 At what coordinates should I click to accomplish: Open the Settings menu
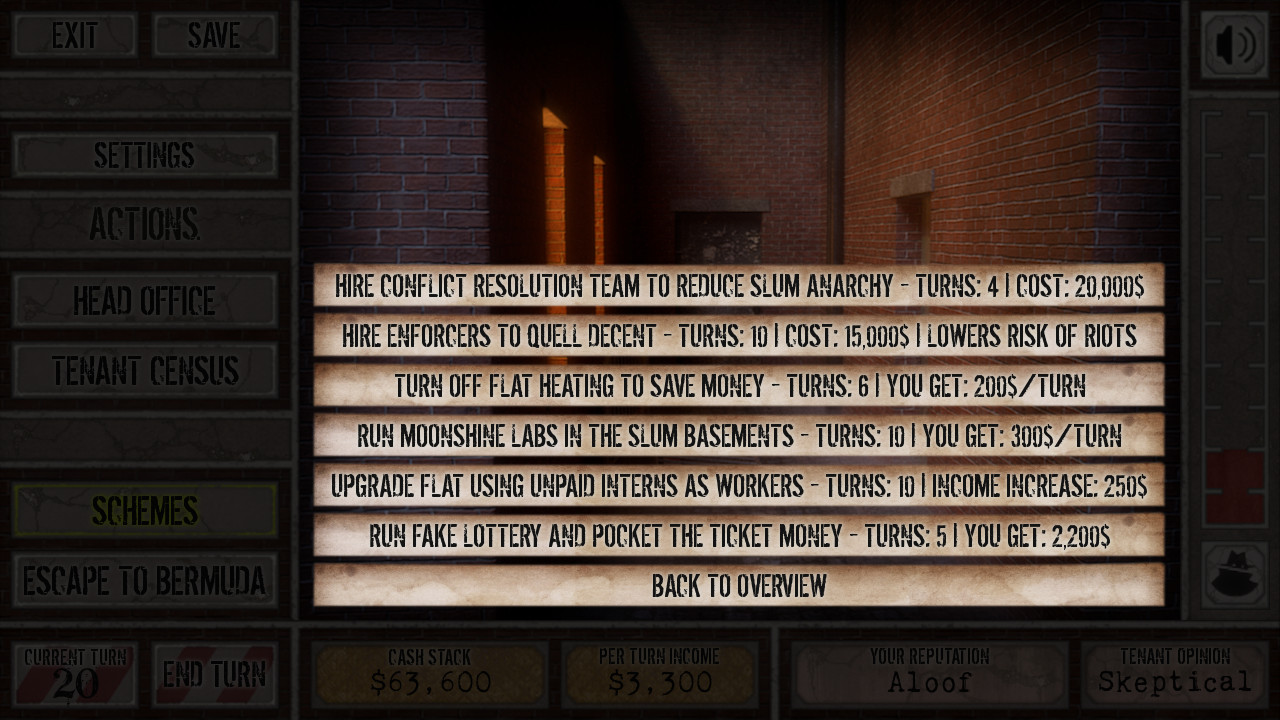tap(146, 156)
